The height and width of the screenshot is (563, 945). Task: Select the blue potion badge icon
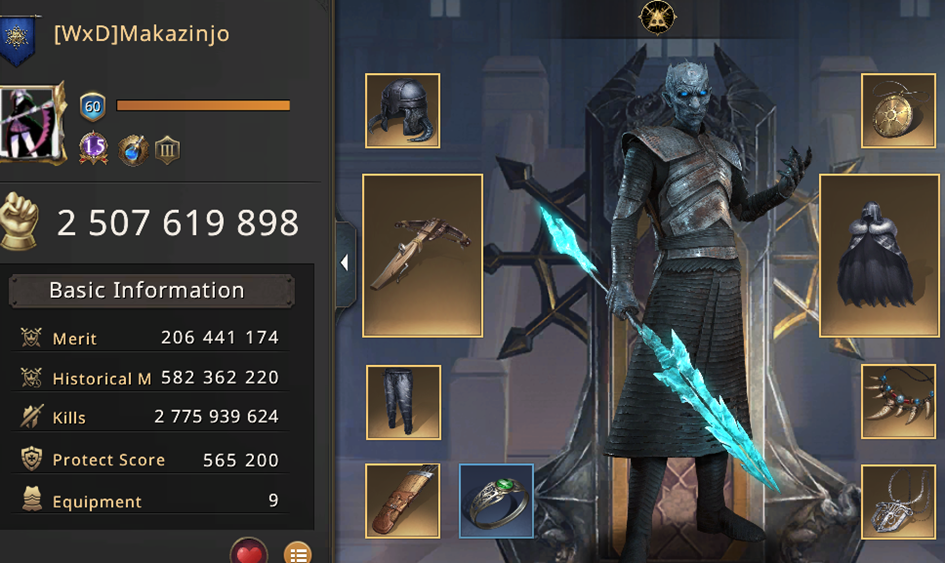point(132,150)
